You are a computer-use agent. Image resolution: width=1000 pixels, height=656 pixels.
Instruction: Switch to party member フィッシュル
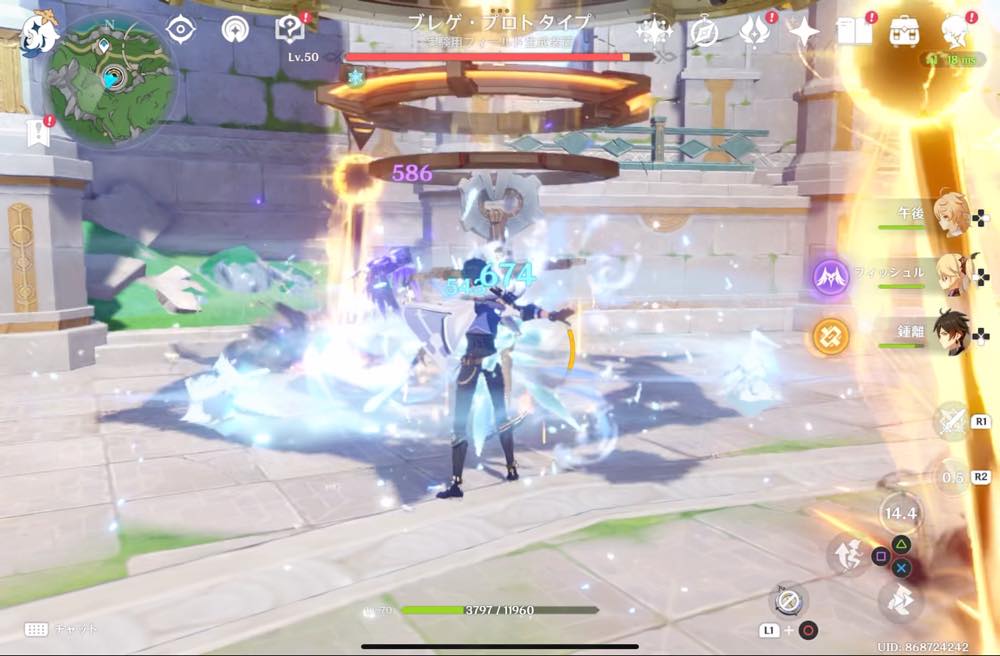948,274
